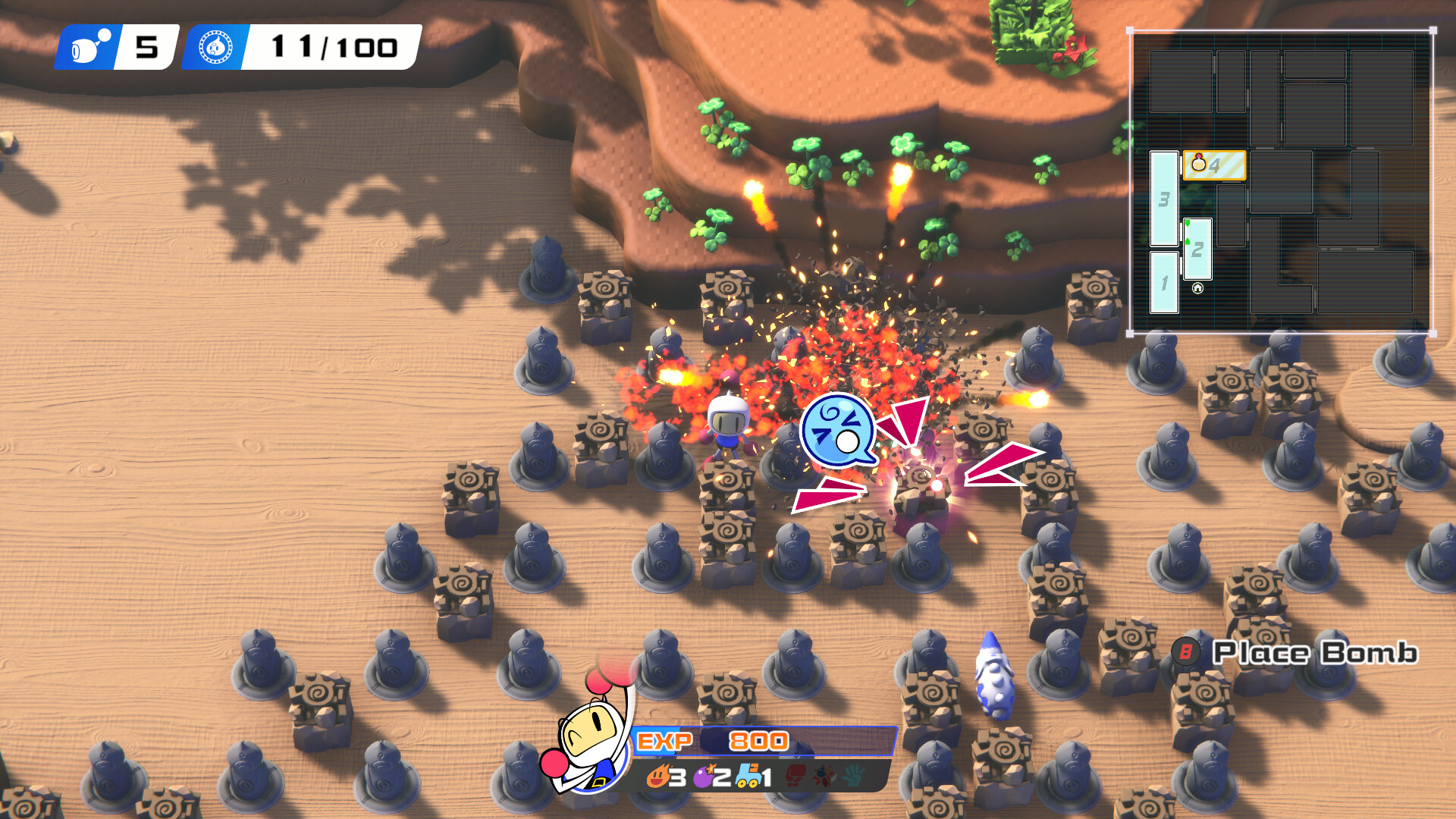
Task: Toggle the home marker on the minimap
Action: pos(1197,287)
